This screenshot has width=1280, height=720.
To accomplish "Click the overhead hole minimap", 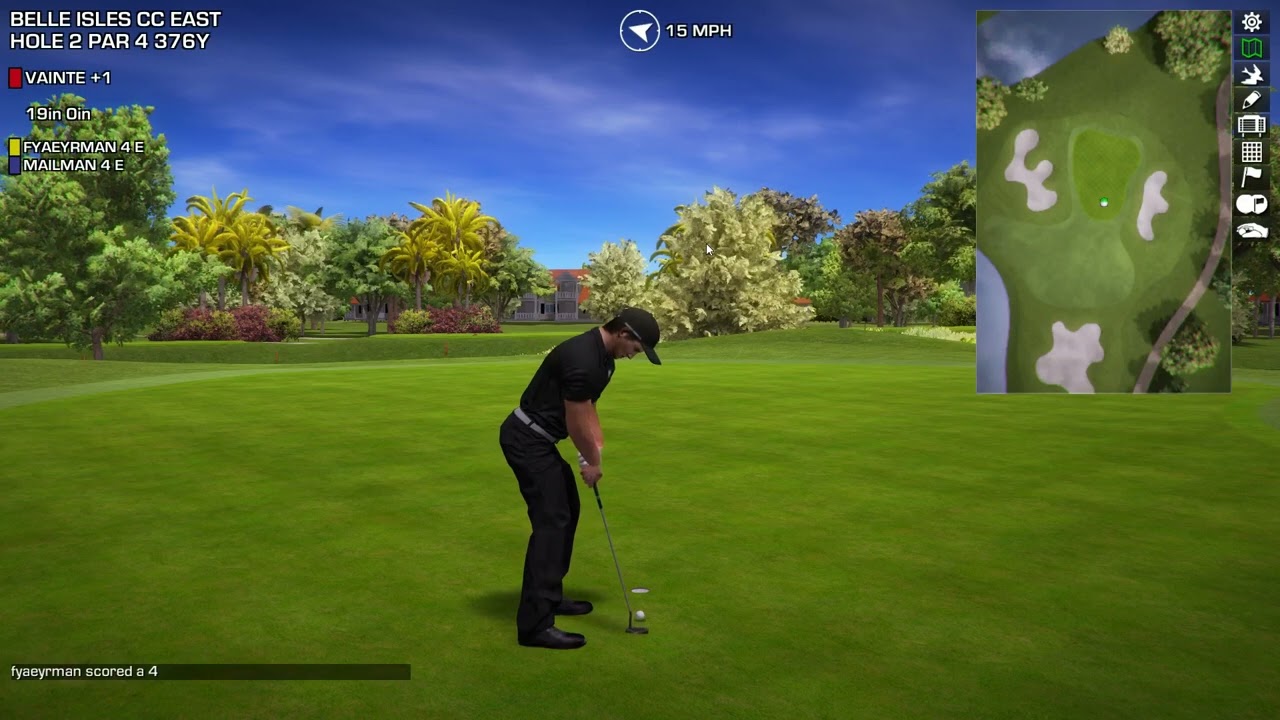I will (1103, 202).
